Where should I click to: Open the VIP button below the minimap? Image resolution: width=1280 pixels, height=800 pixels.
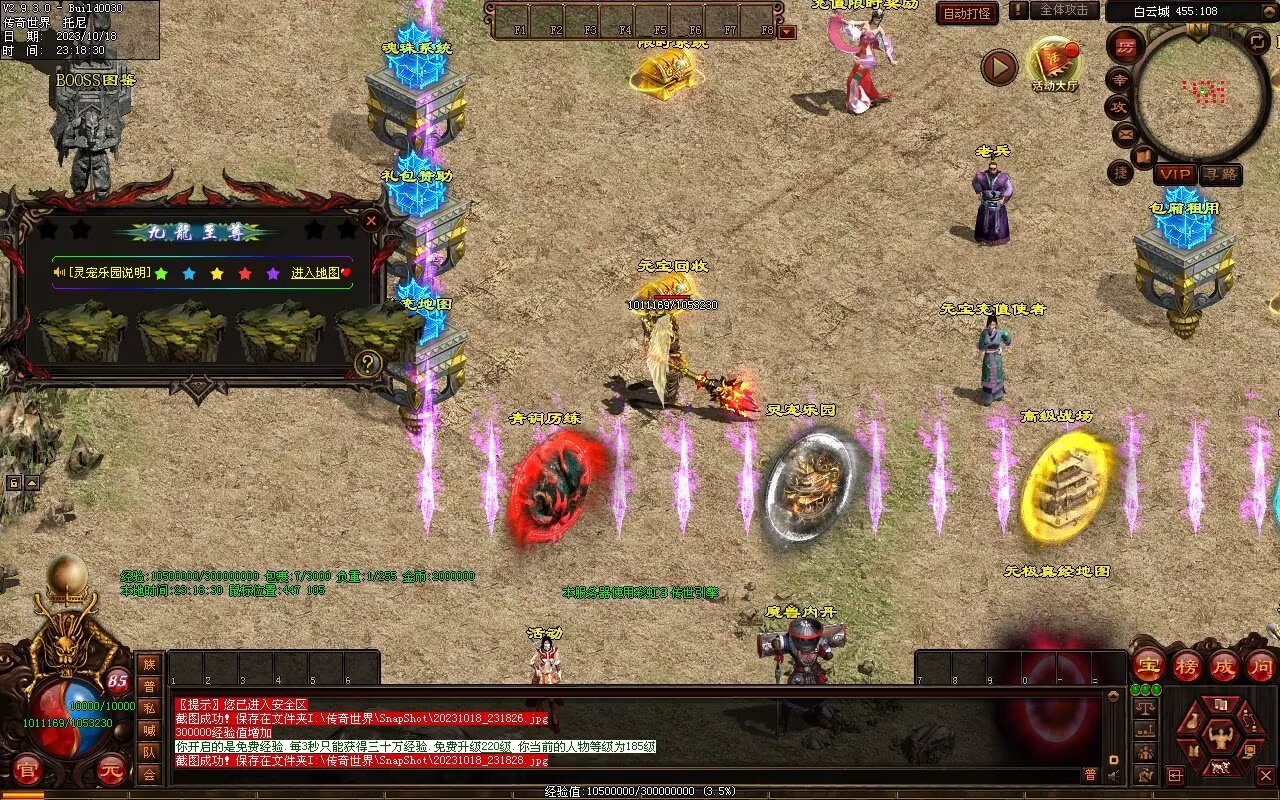click(x=1174, y=174)
